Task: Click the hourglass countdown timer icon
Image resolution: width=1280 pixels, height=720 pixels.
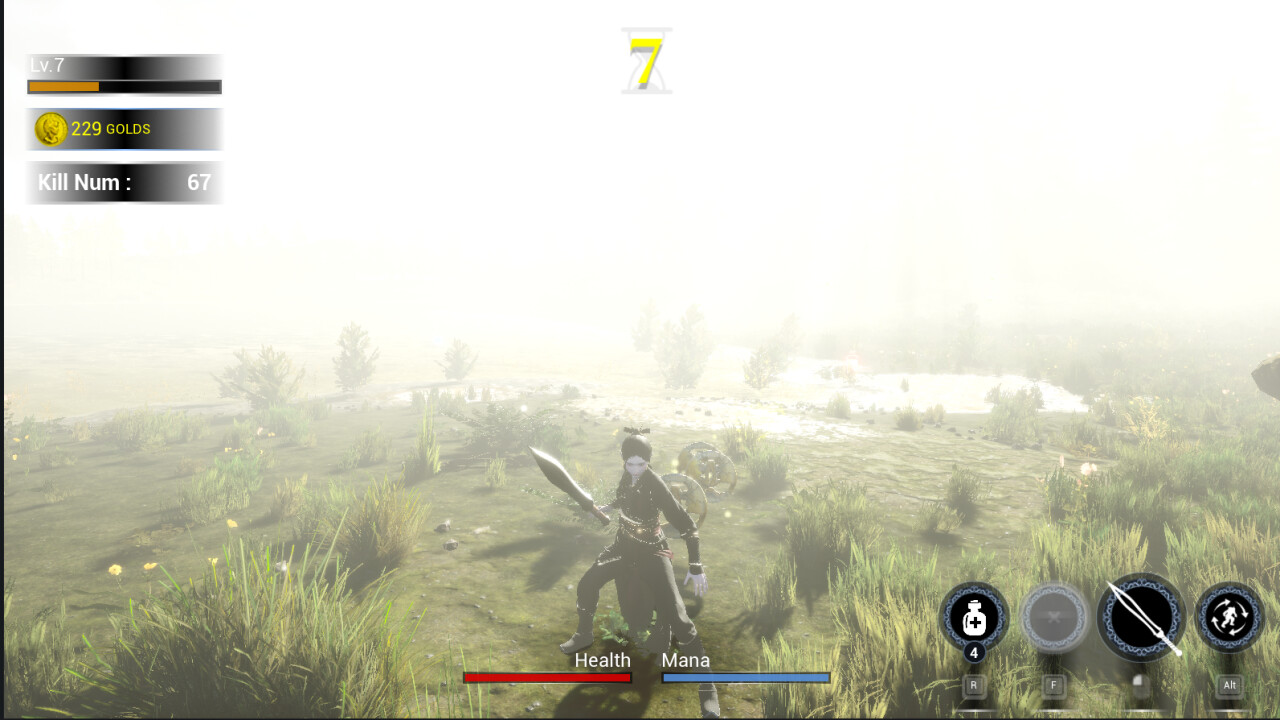Action: tap(646, 60)
